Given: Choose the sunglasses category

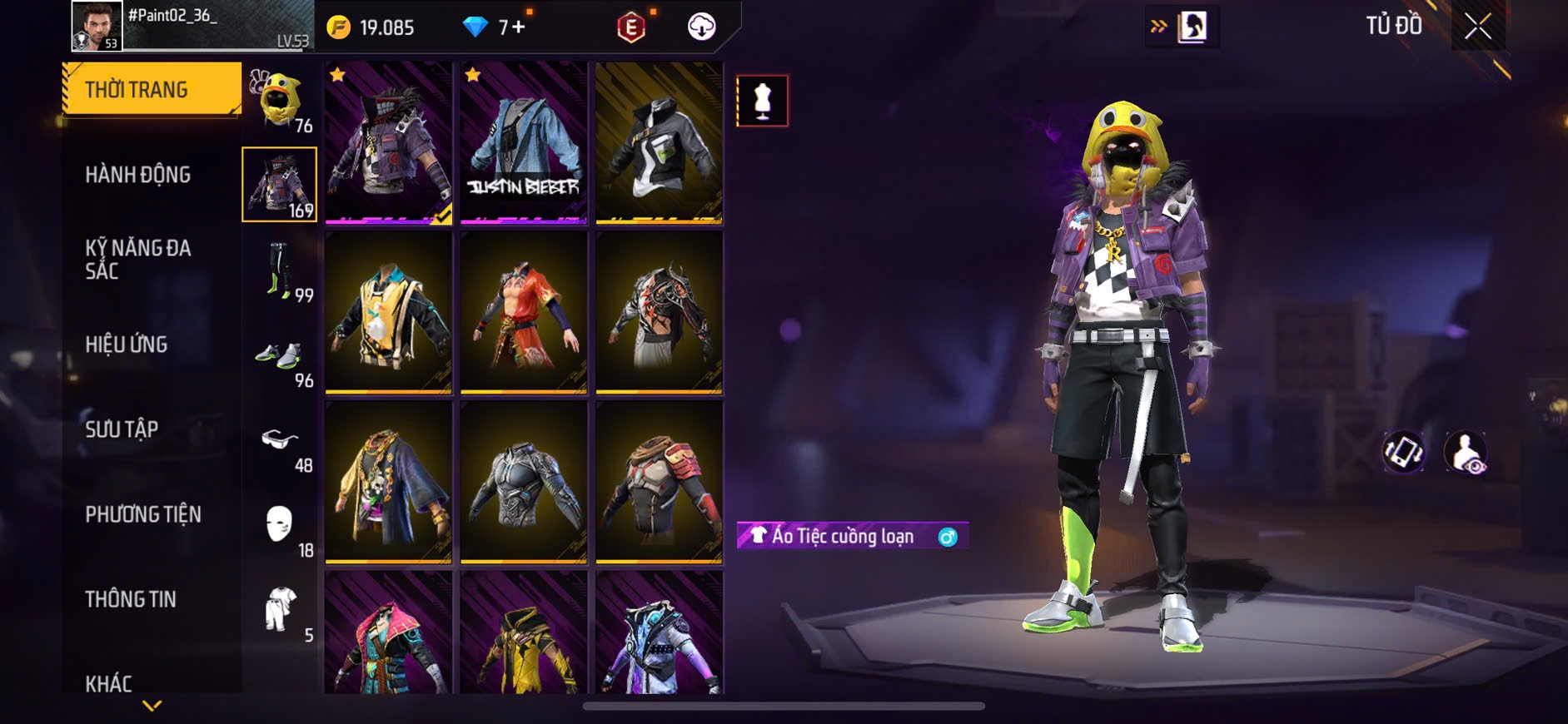Looking at the screenshot, I should 281,441.
